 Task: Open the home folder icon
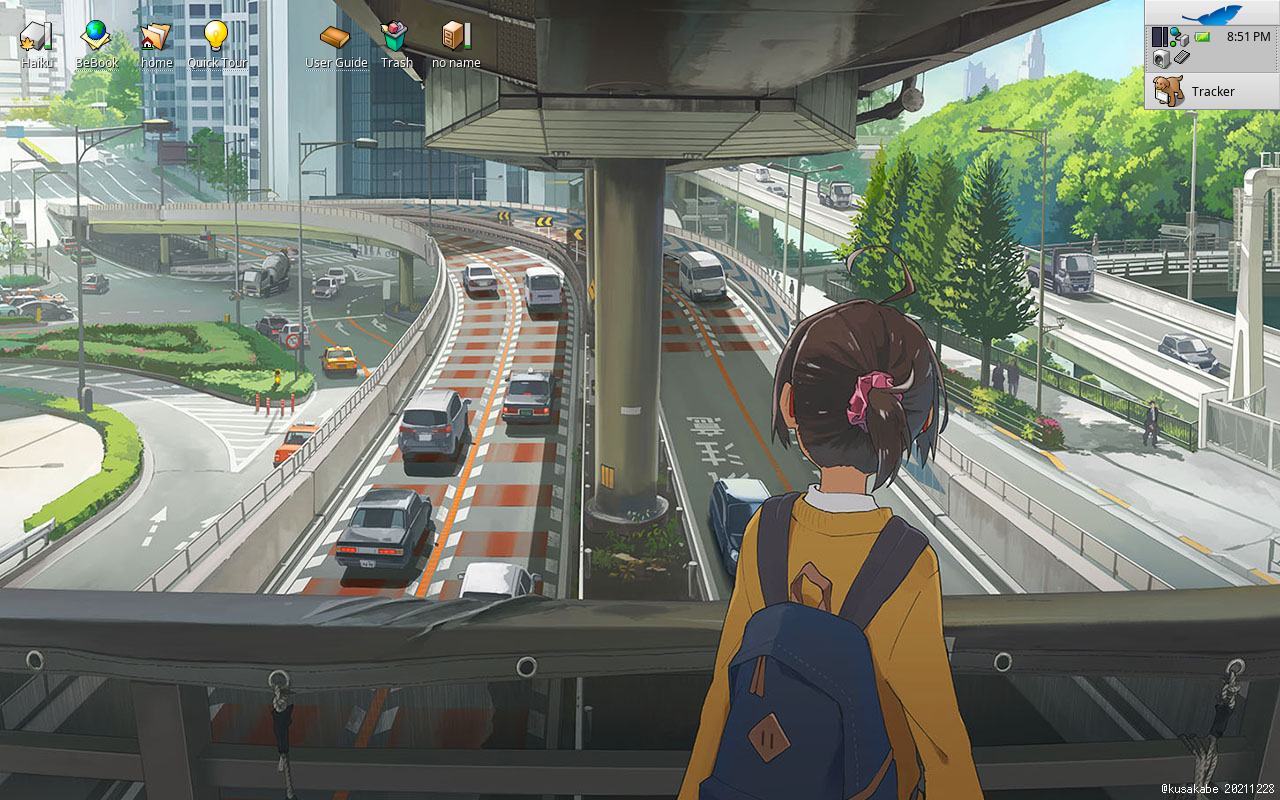(x=156, y=36)
